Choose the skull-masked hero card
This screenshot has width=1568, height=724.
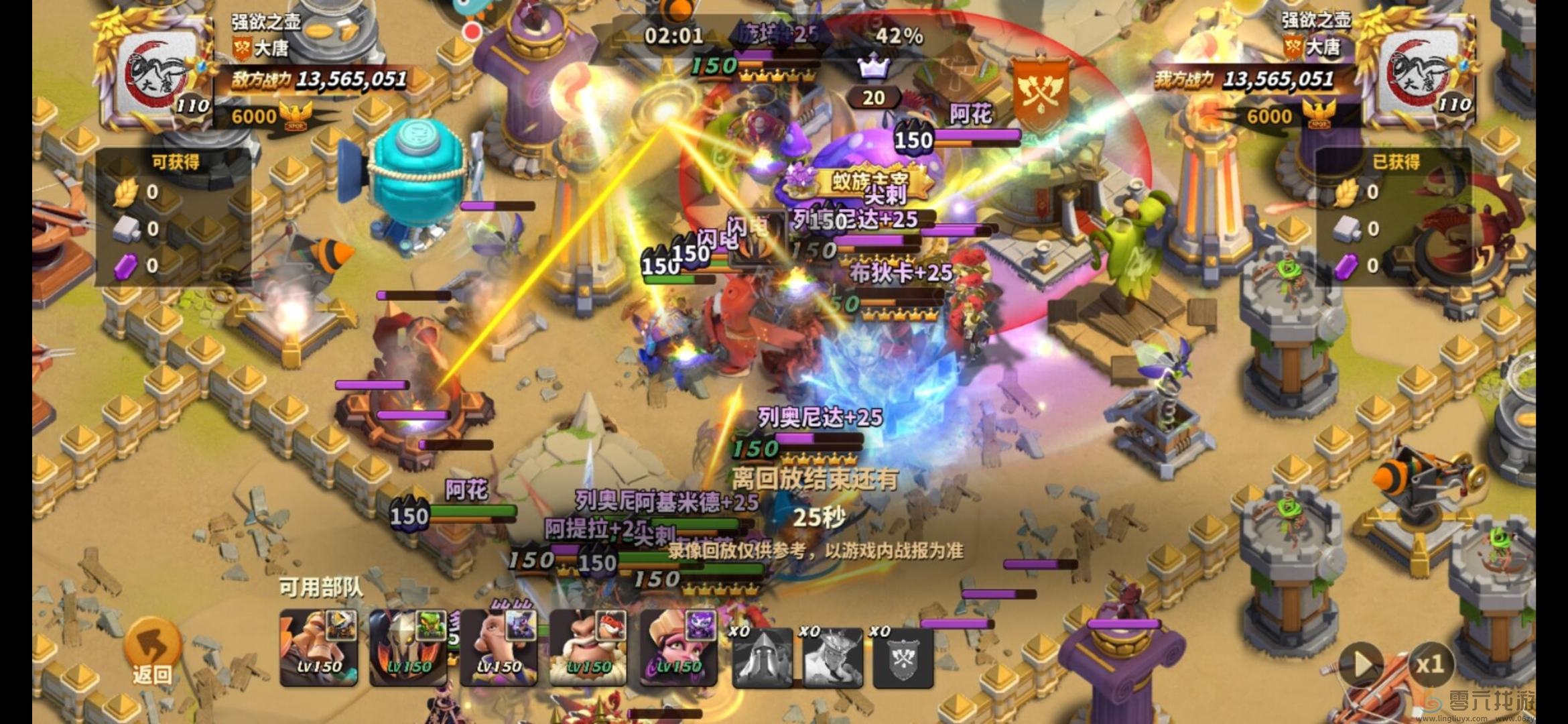[x=408, y=648]
